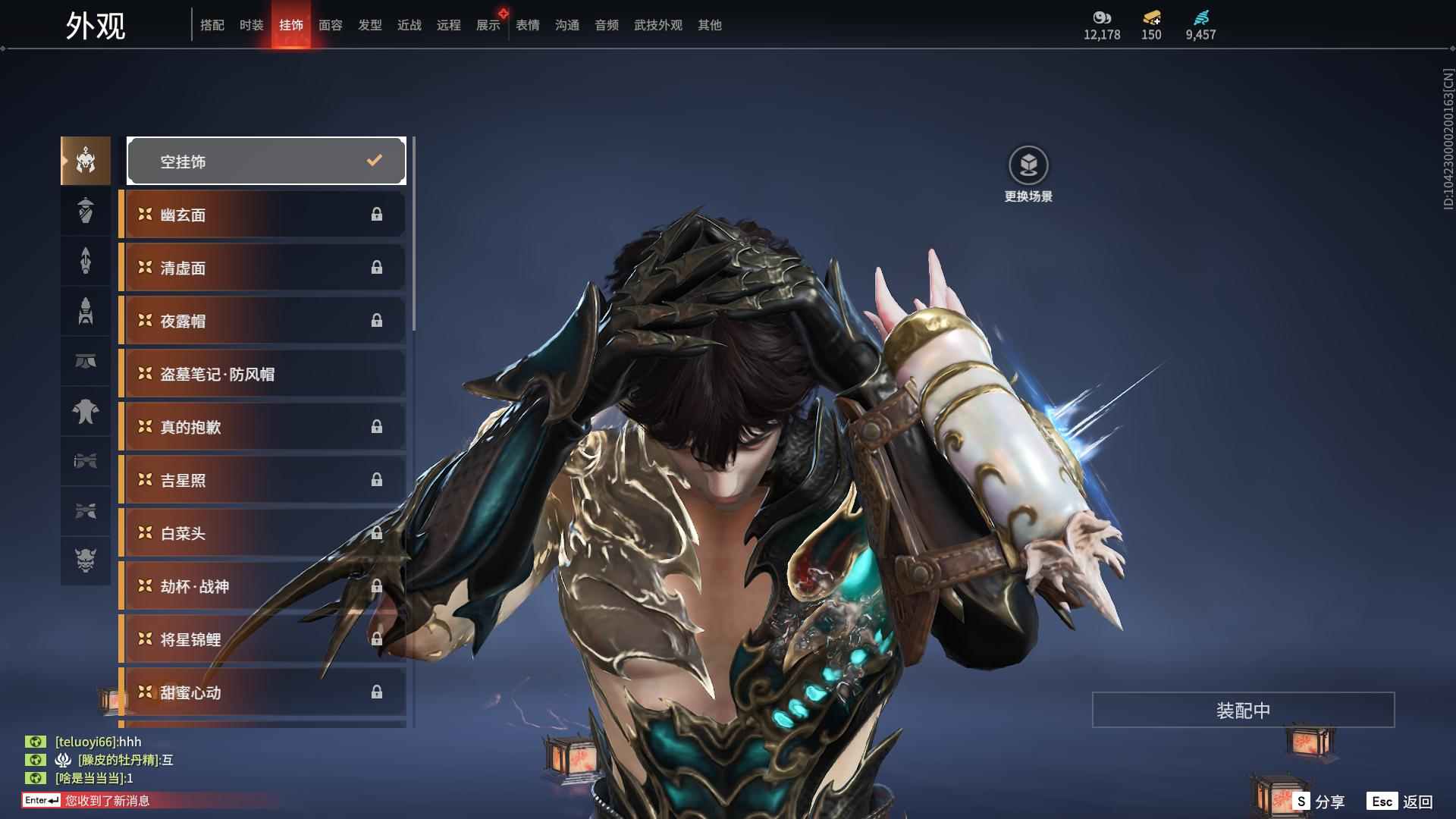Switch to the 时装 tab
The image size is (1456, 819).
251,25
